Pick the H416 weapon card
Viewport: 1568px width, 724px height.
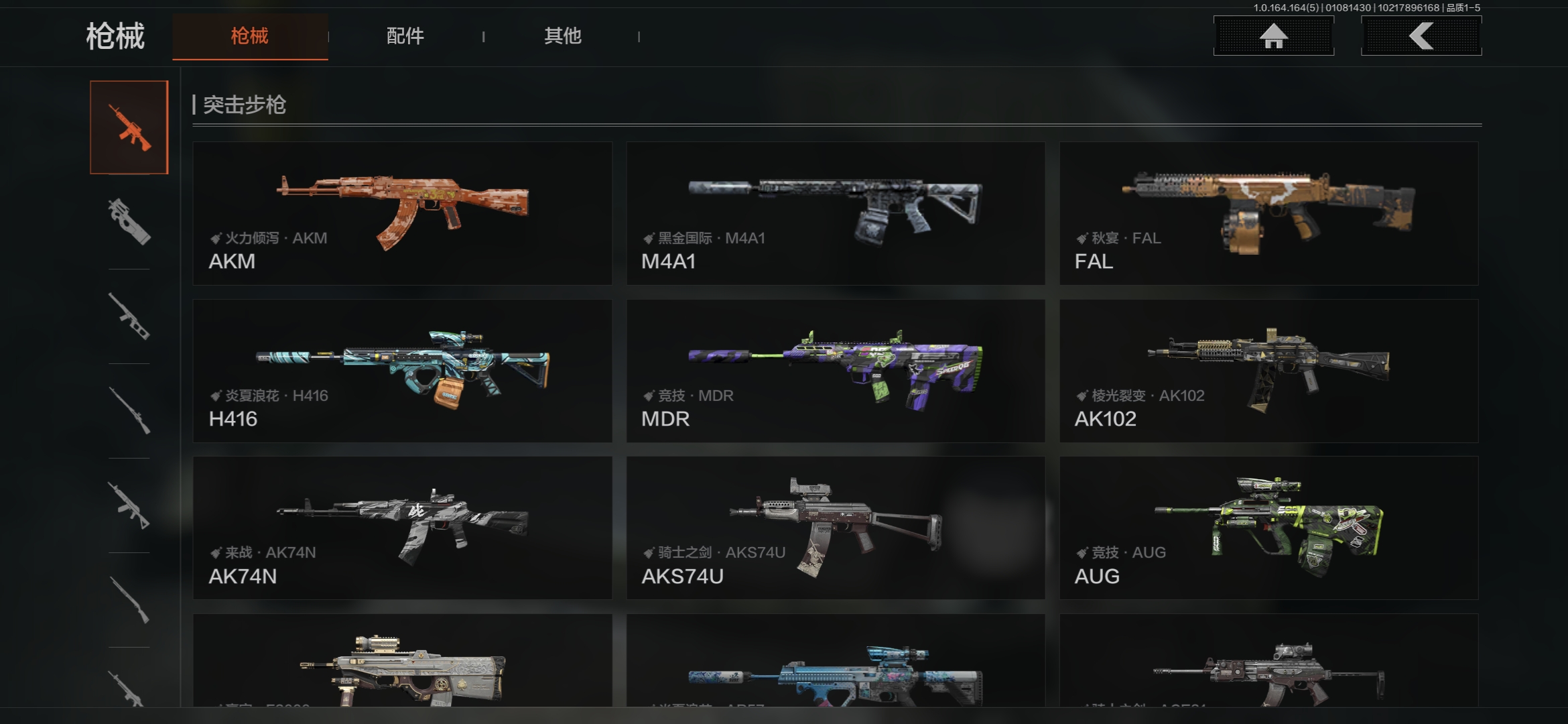[402, 371]
